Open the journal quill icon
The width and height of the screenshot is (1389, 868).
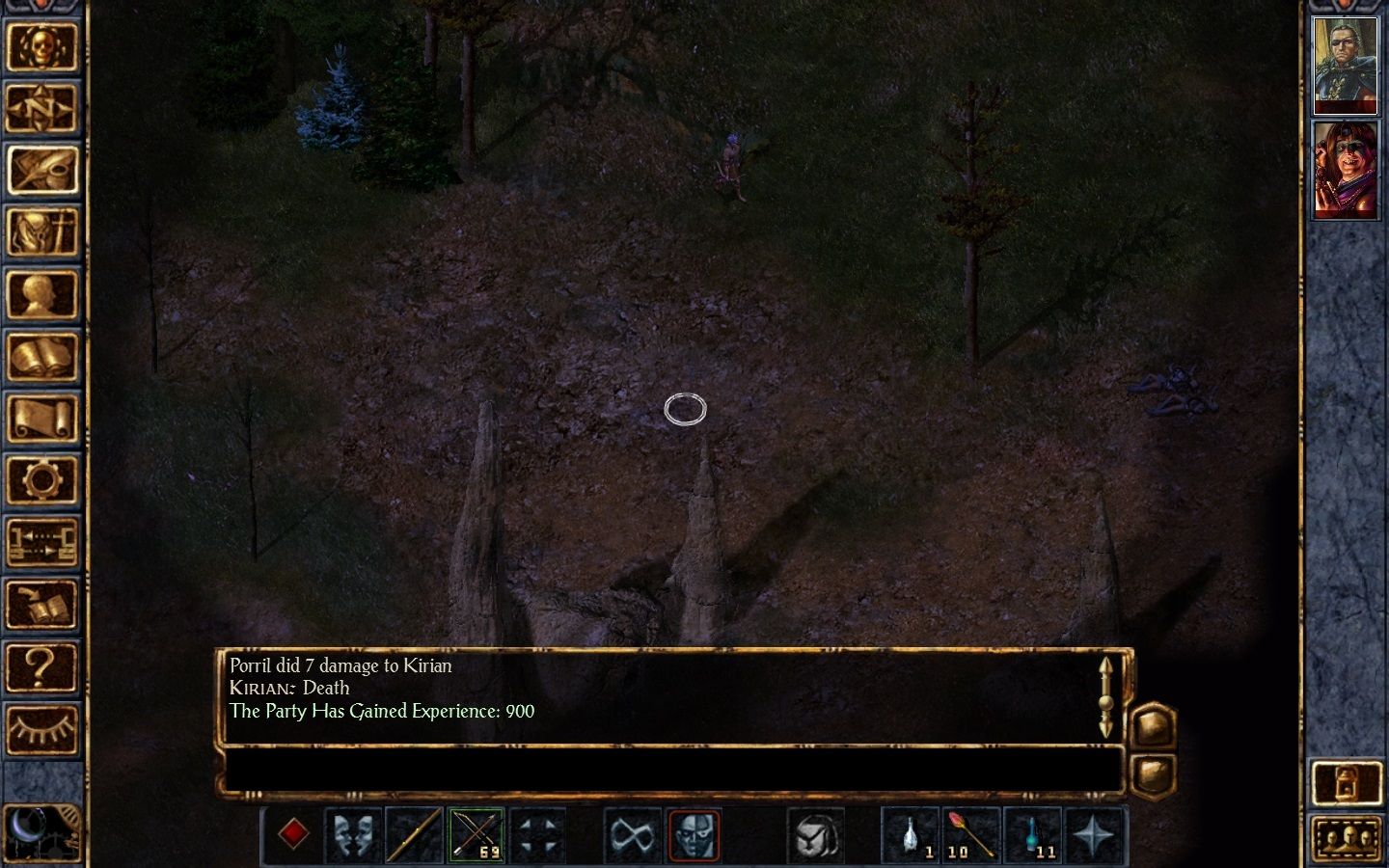43,171
